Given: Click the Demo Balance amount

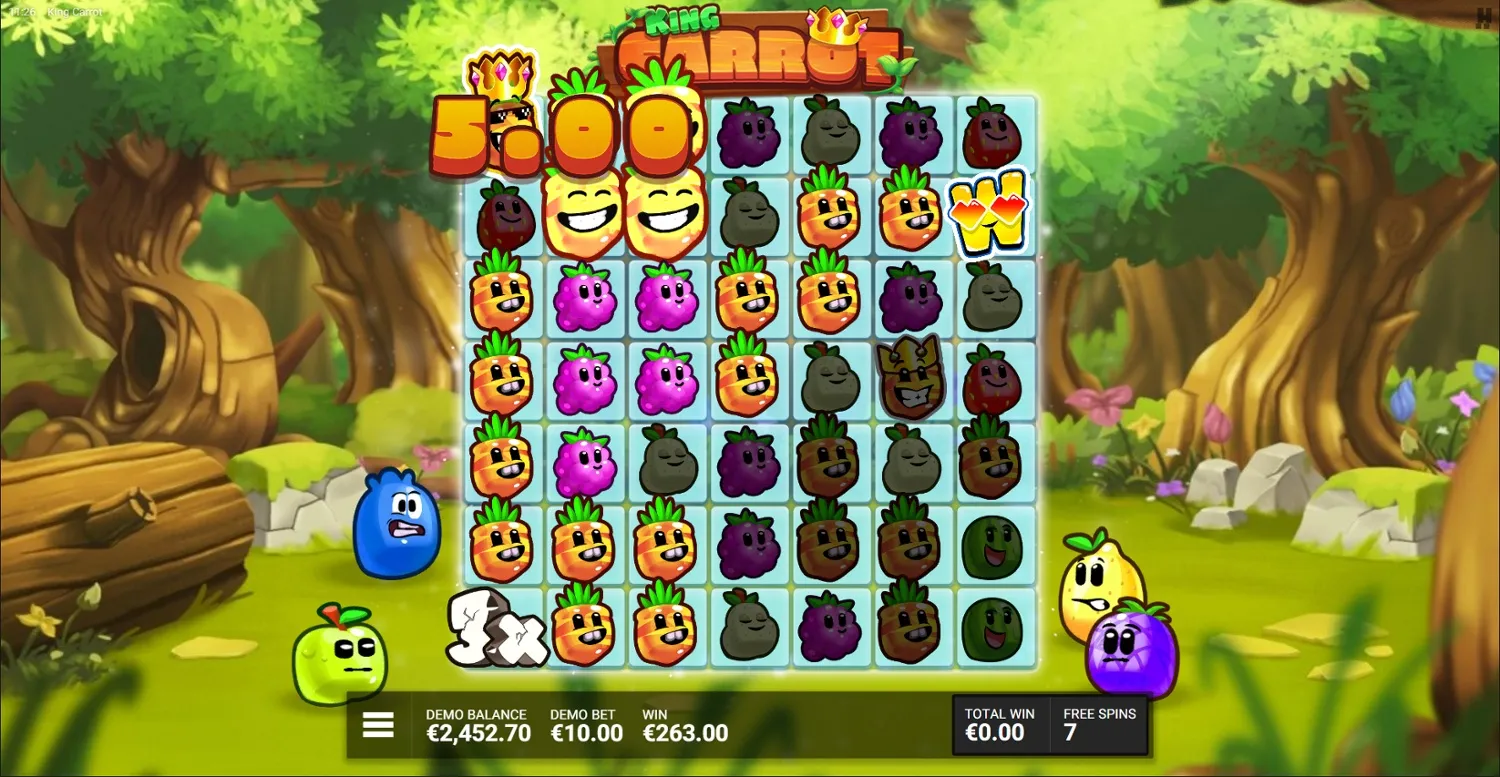Looking at the screenshot, I should click(x=478, y=724).
